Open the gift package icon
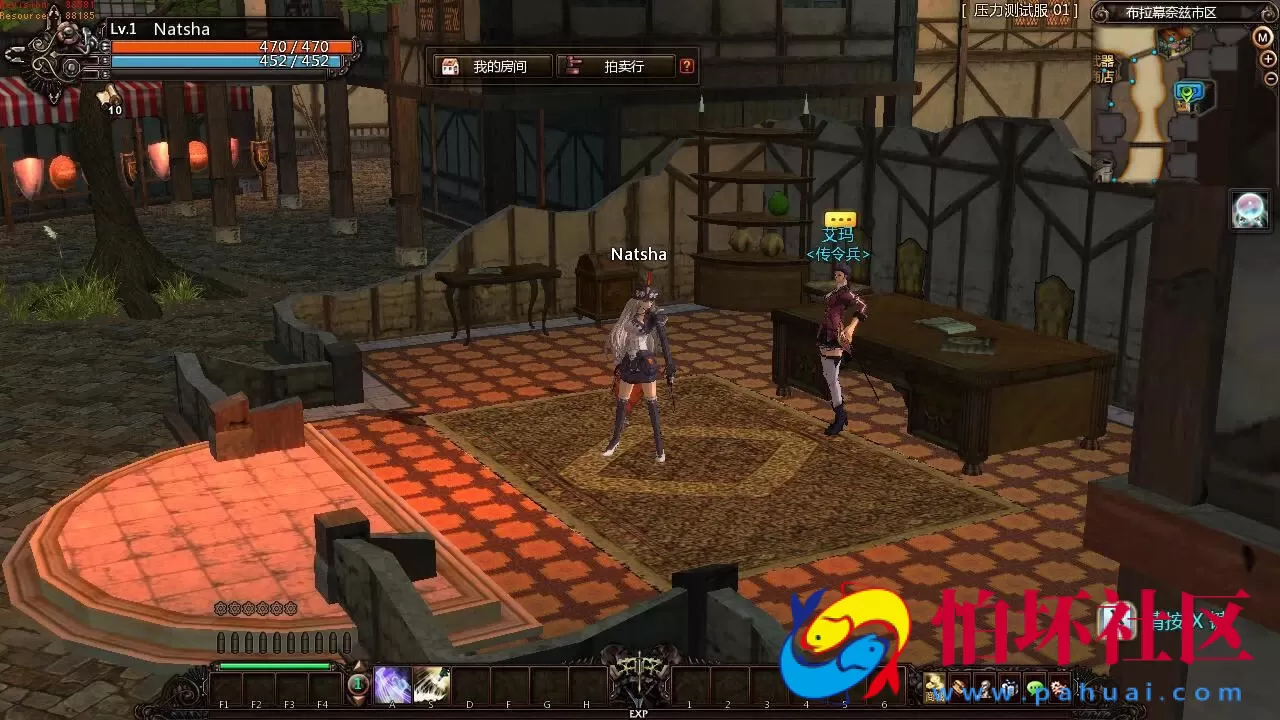Viewport: 1280px width, 720px height. [x=1010, y=688]
